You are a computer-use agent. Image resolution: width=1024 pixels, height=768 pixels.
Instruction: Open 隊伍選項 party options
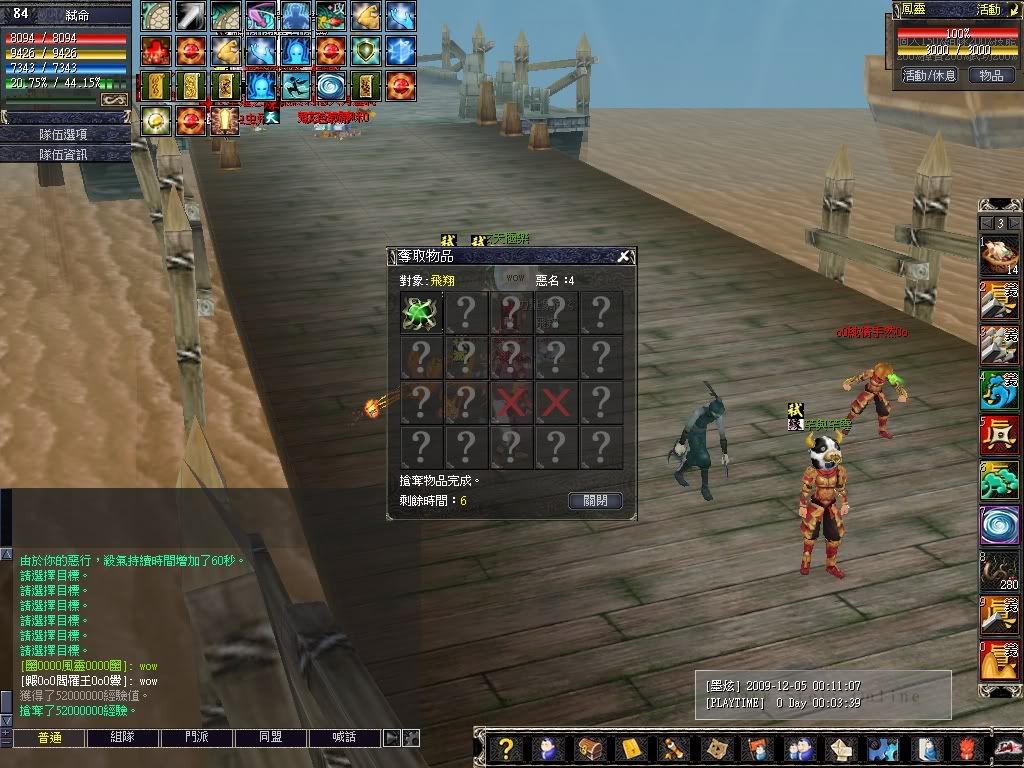[66, 134]
